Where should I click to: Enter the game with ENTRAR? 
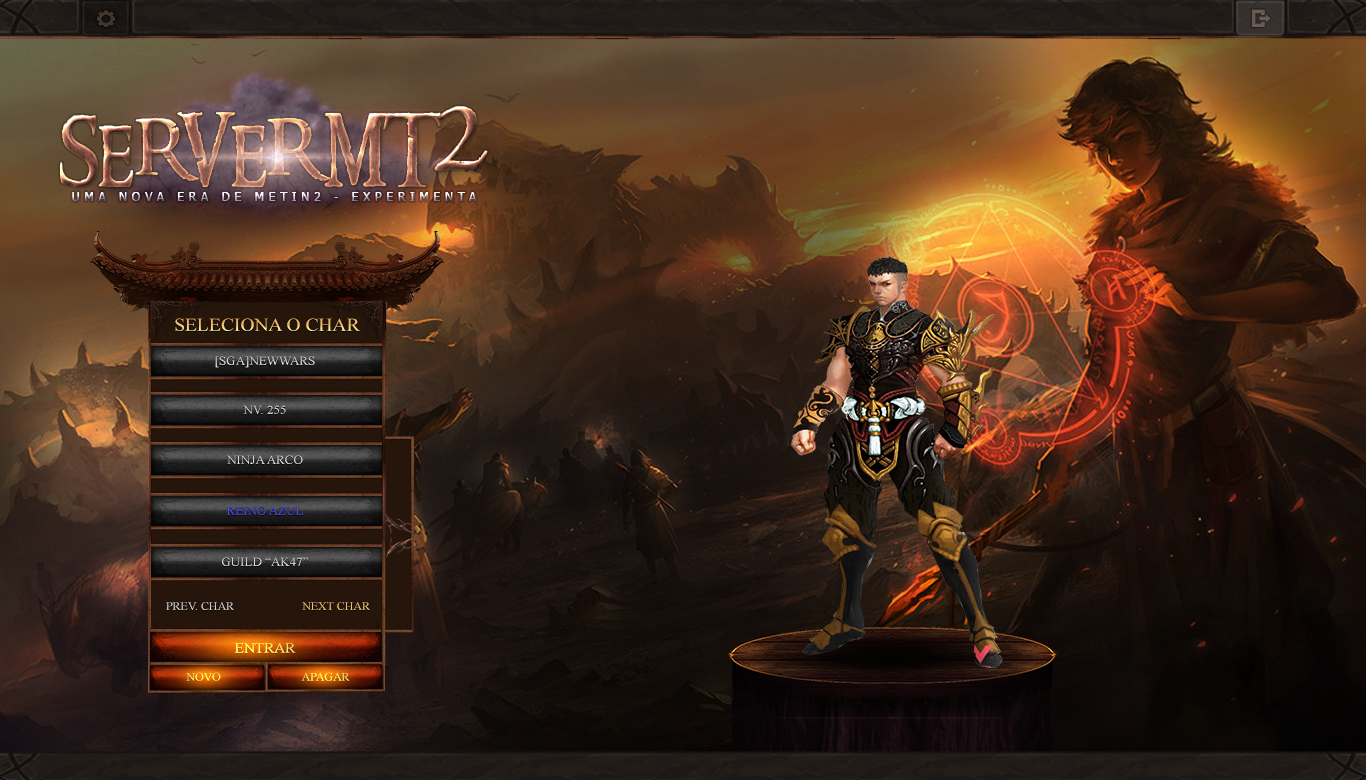click(266, 648)
